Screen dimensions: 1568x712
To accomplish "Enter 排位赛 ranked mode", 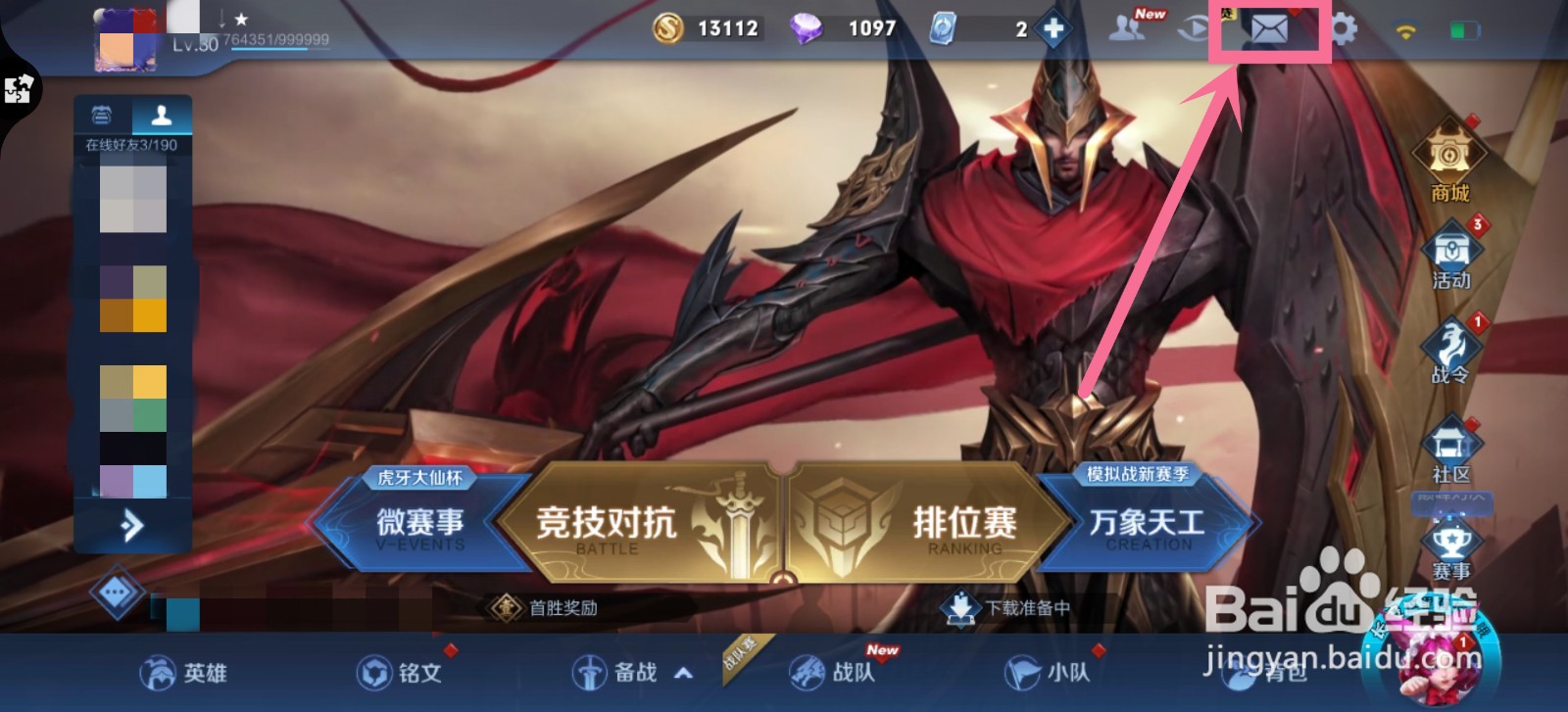I will [970, 523].
